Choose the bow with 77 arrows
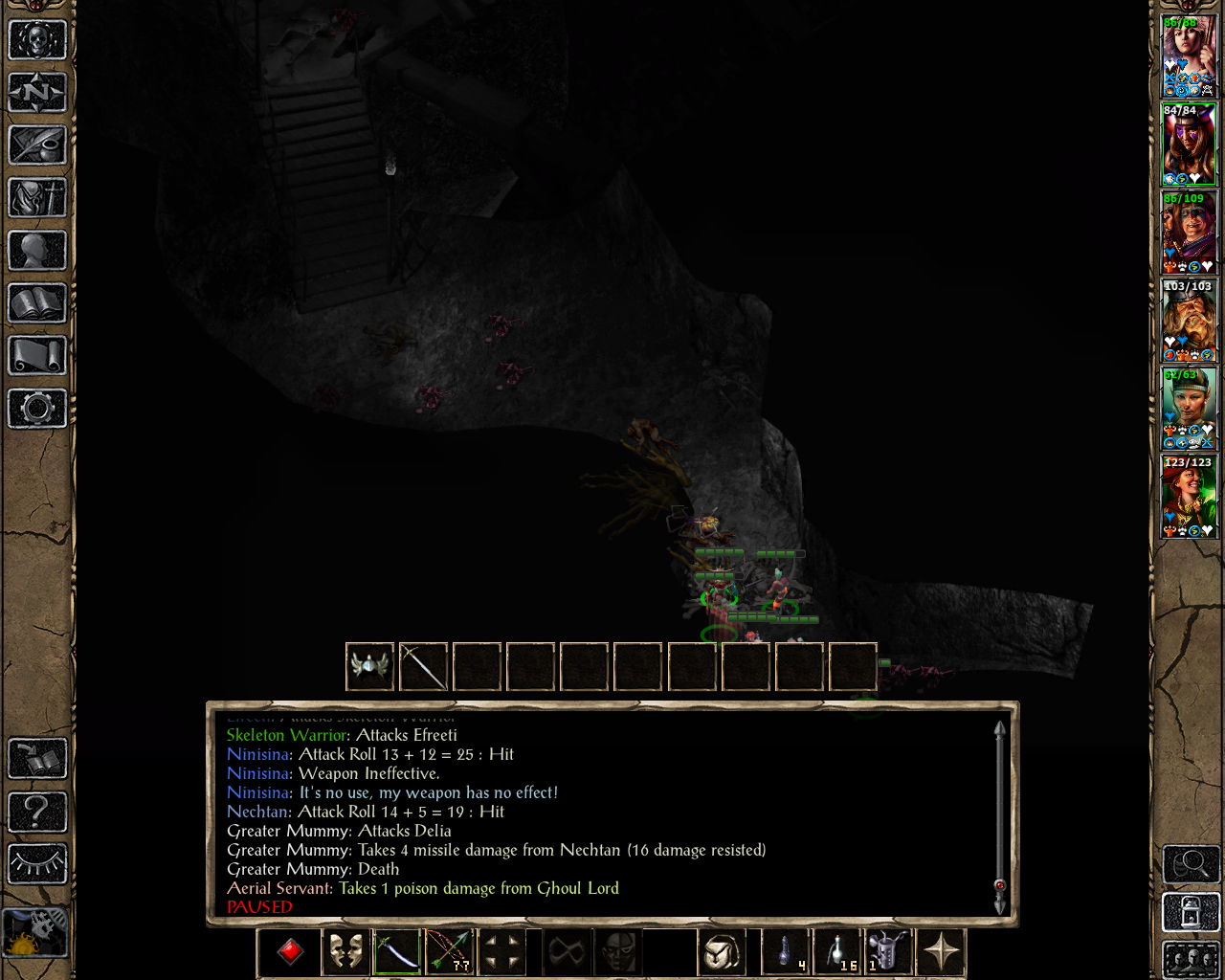This screenshot has width=1225, height=980. pos(449,952)
